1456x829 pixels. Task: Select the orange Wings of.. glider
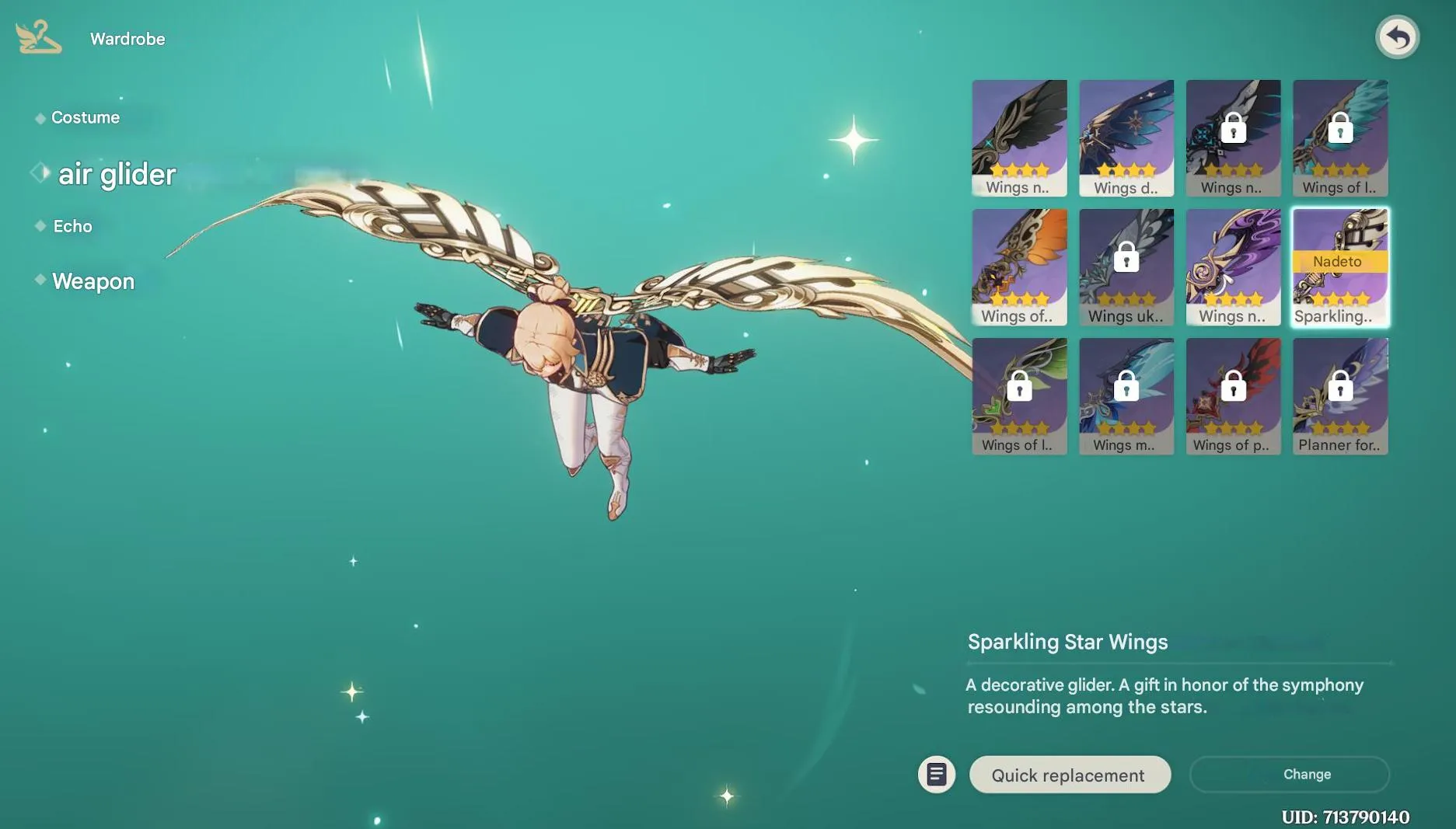[x=1019, y=266]
